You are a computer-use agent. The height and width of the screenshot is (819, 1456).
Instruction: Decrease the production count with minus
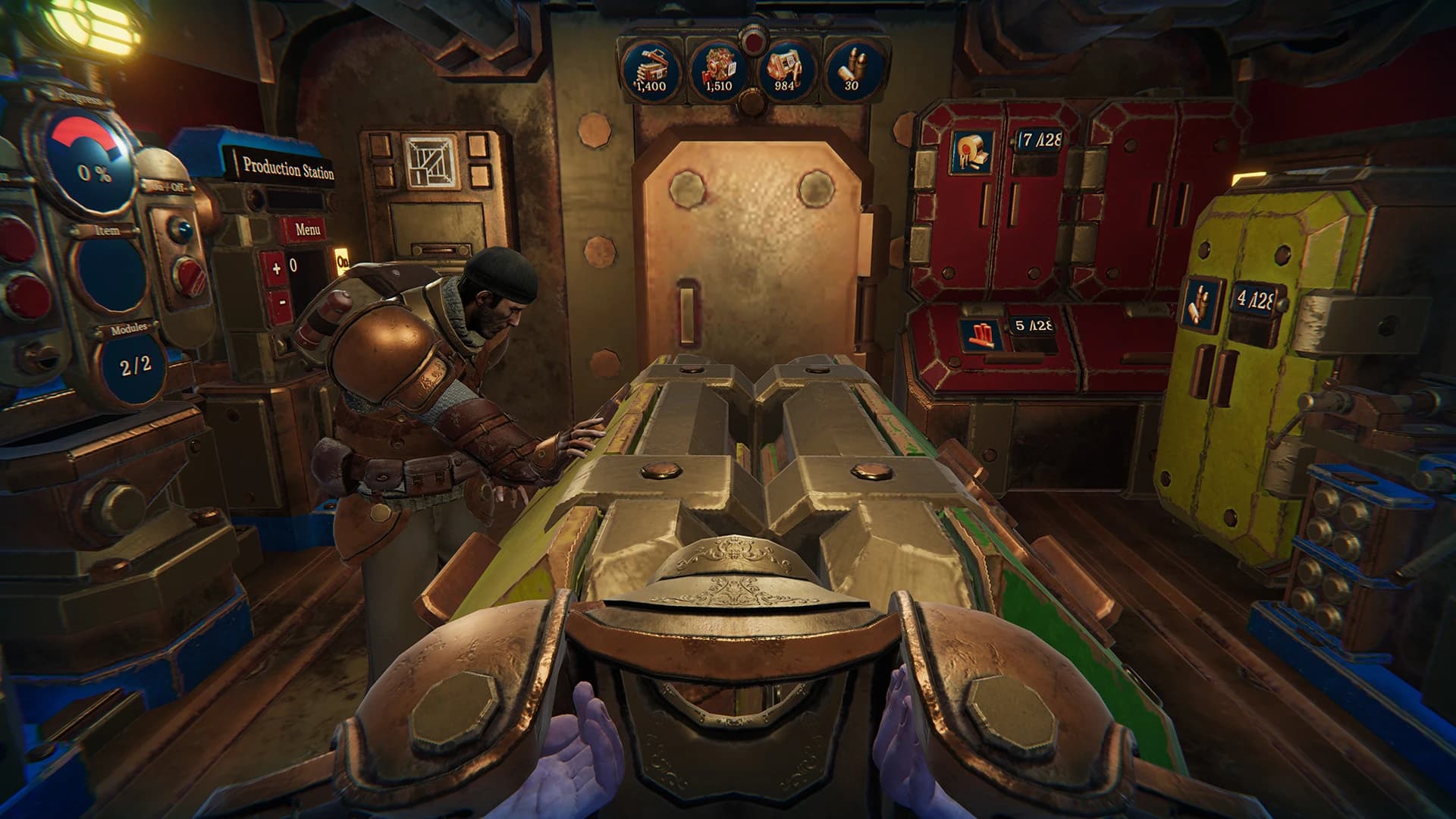click(282, 301)
